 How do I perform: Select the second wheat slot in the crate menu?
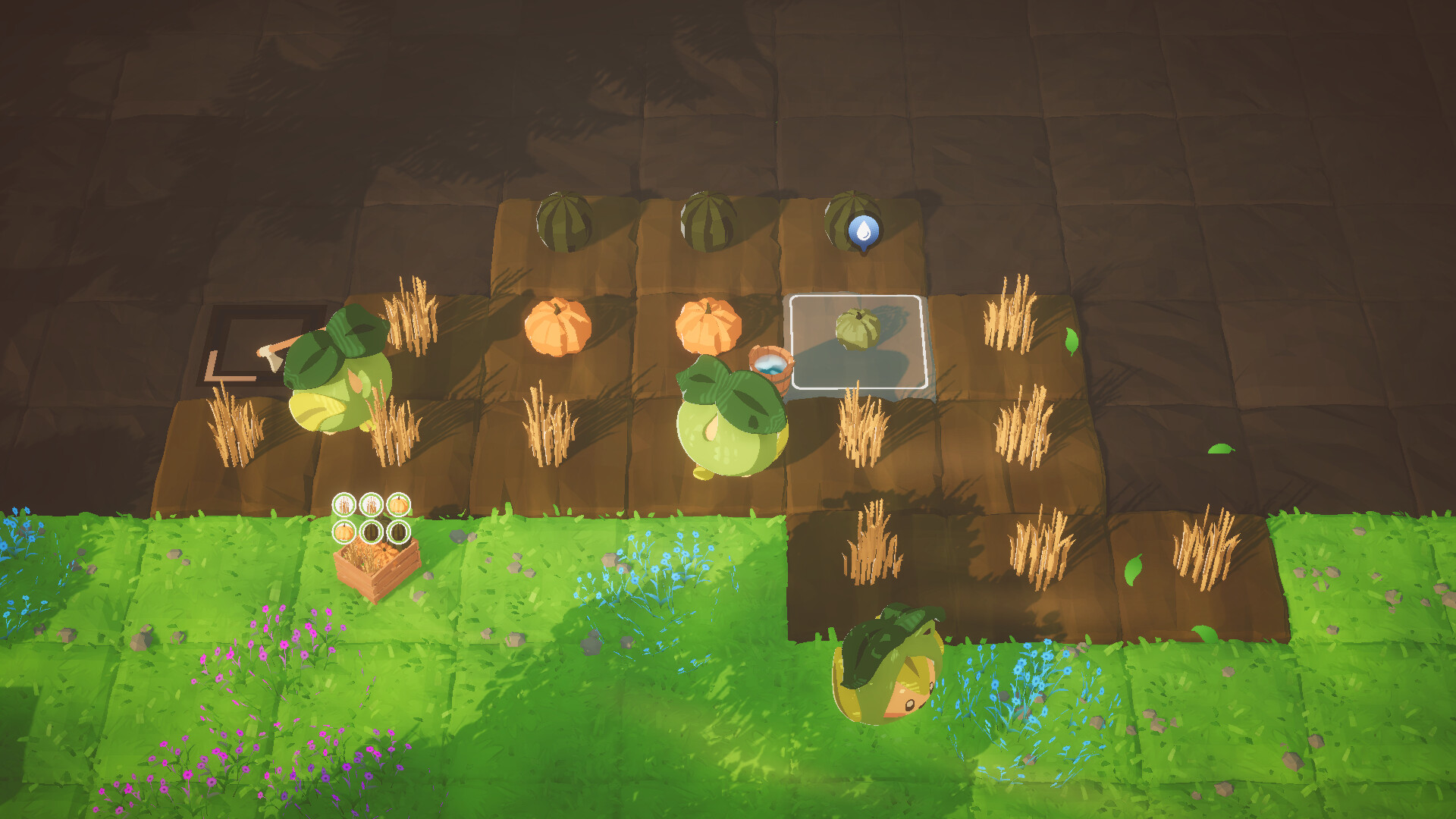(x=371, y=504)
